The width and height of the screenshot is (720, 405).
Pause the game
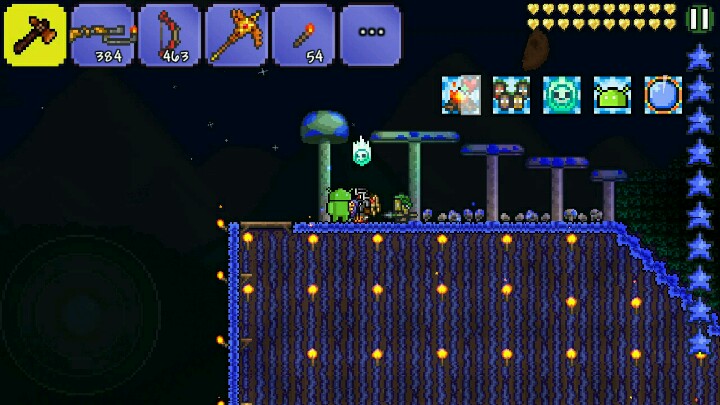[x=700, y=18]
